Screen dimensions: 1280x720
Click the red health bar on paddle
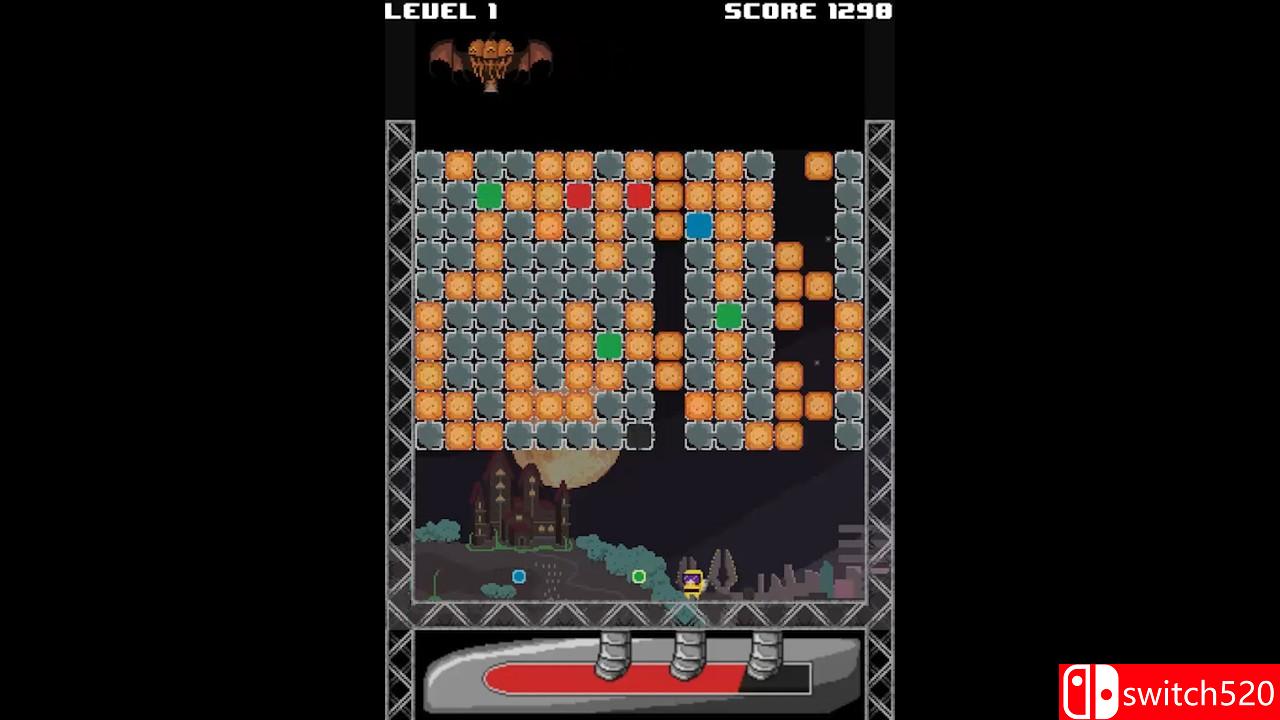coord(610,680)
